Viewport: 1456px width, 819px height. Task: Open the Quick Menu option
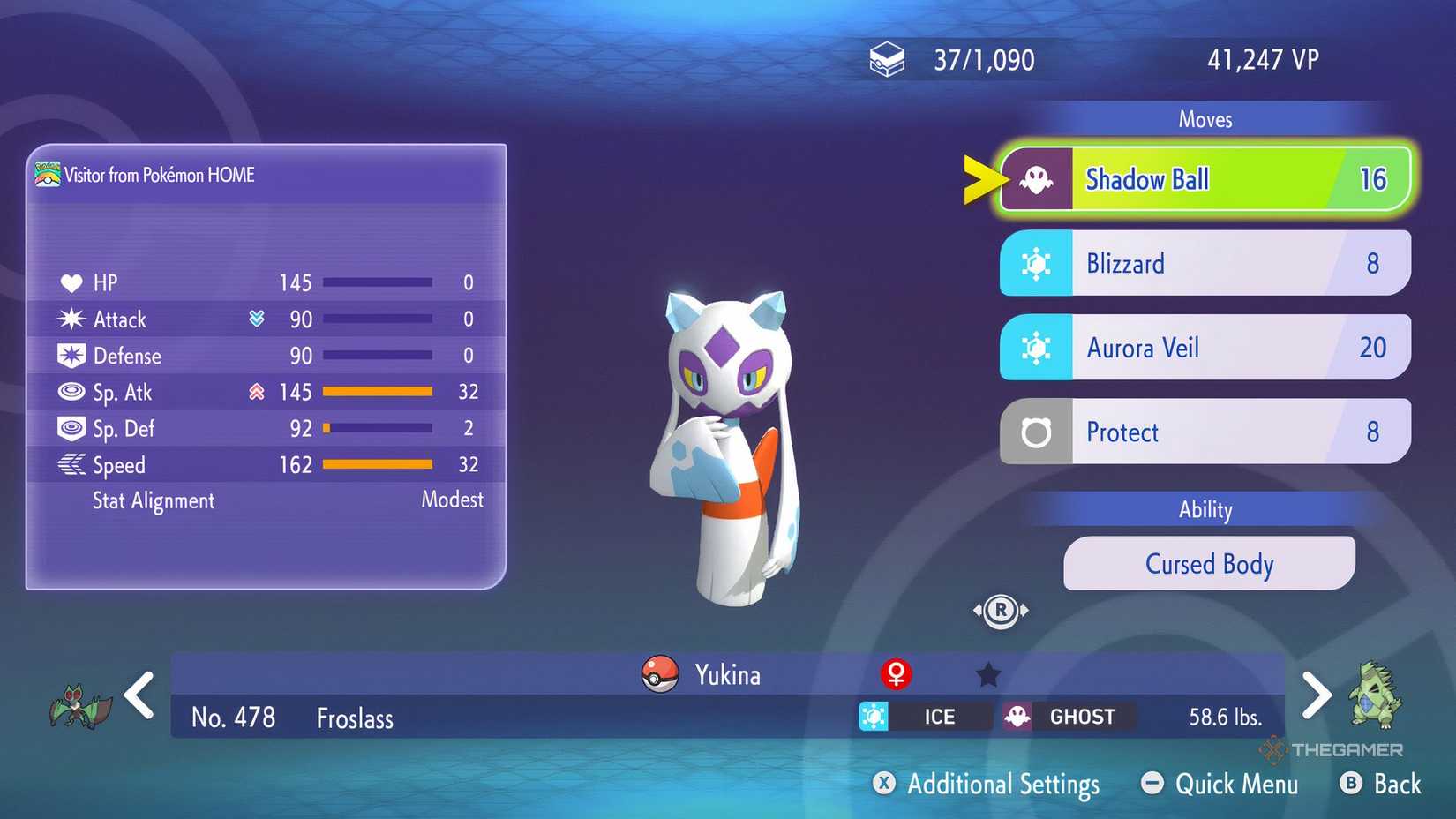[x=1219, y=784]
